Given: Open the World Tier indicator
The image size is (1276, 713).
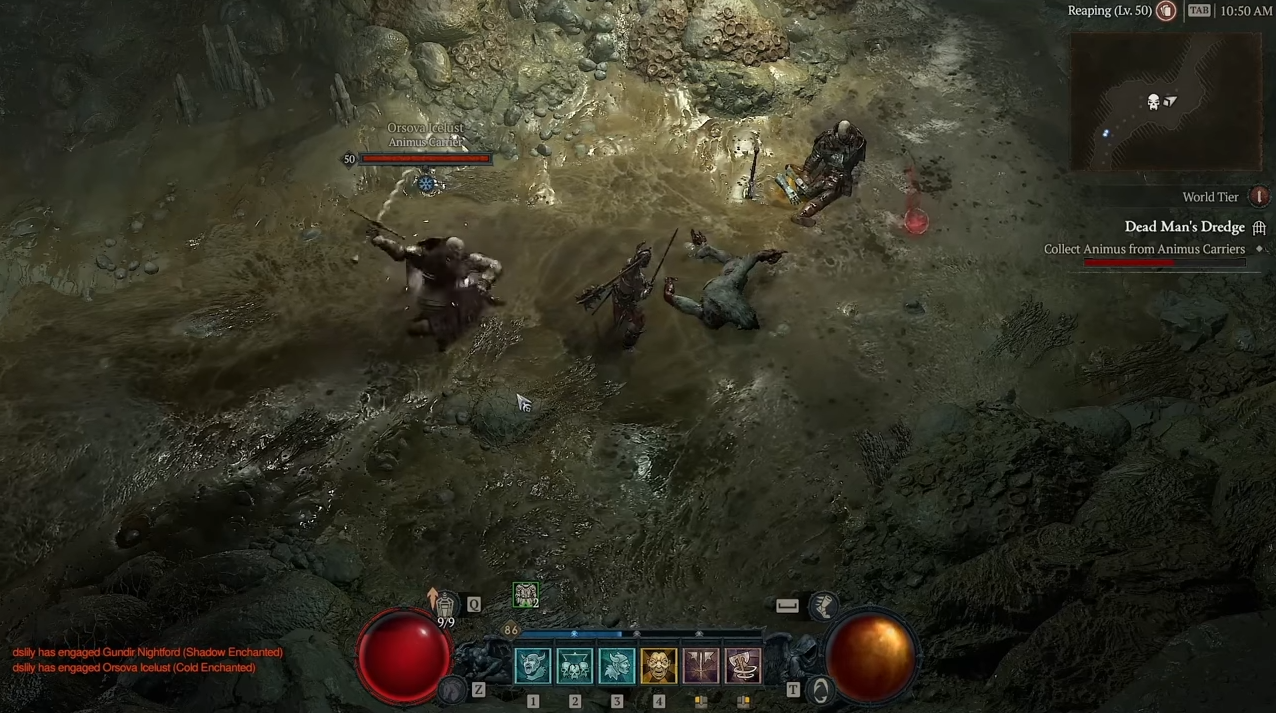Looking at the screenshot, I should (1260, 197).
